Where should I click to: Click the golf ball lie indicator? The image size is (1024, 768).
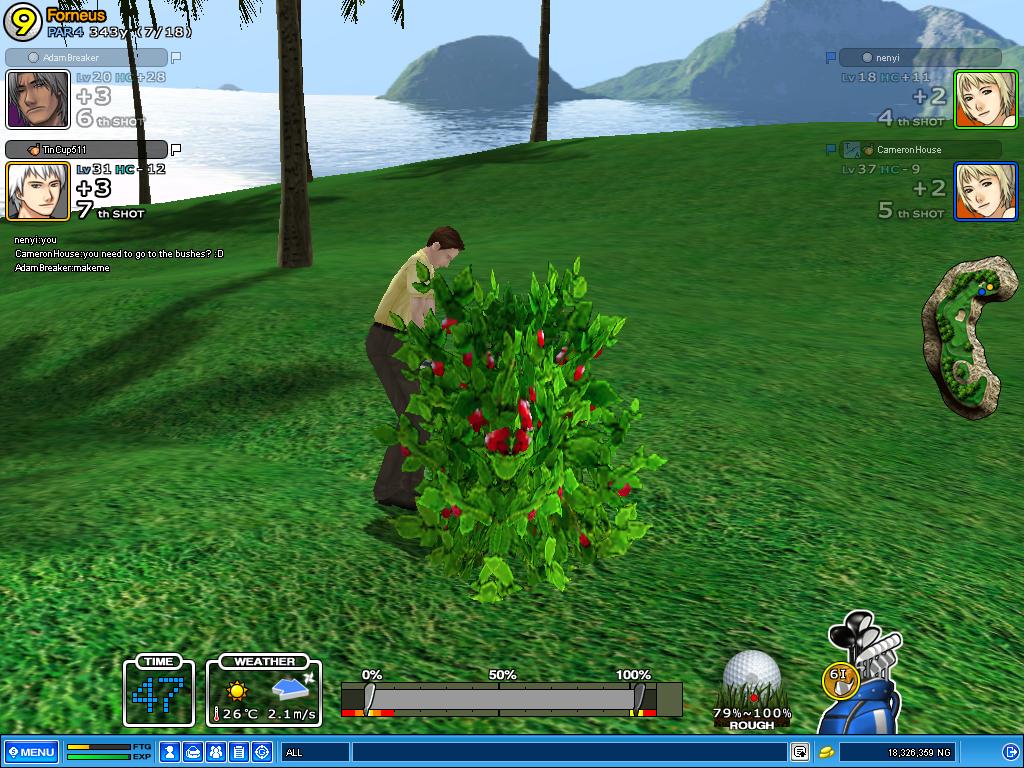[x=752, y=682]
